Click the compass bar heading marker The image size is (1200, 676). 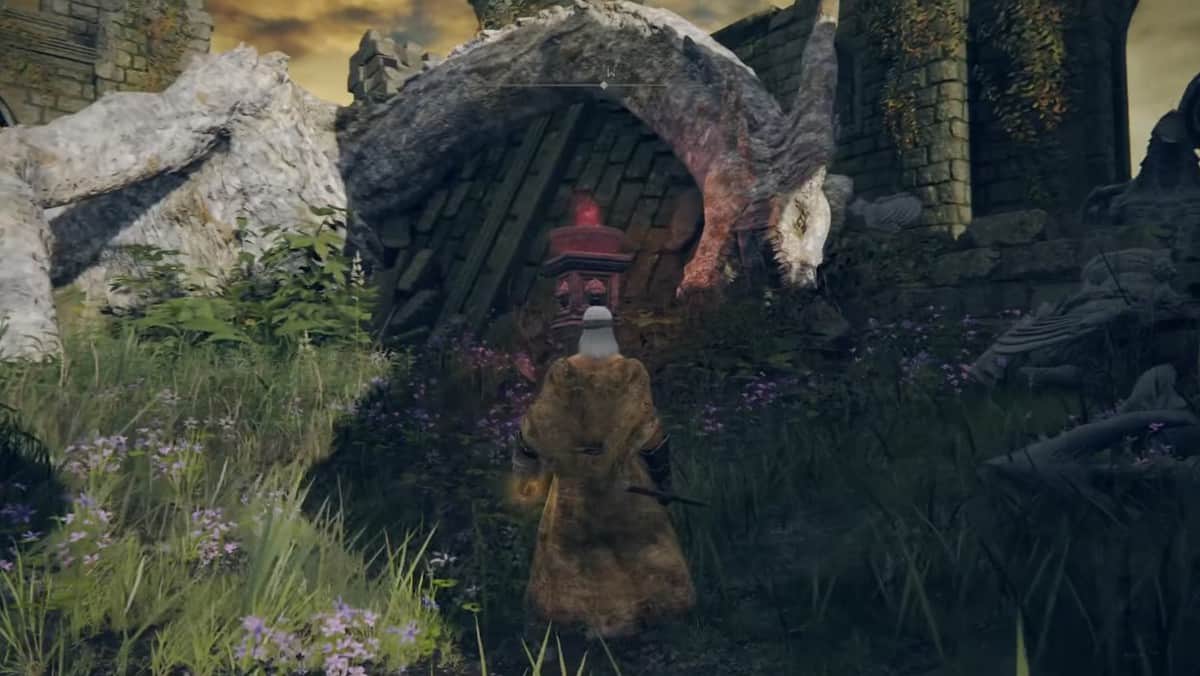[603, 86]
